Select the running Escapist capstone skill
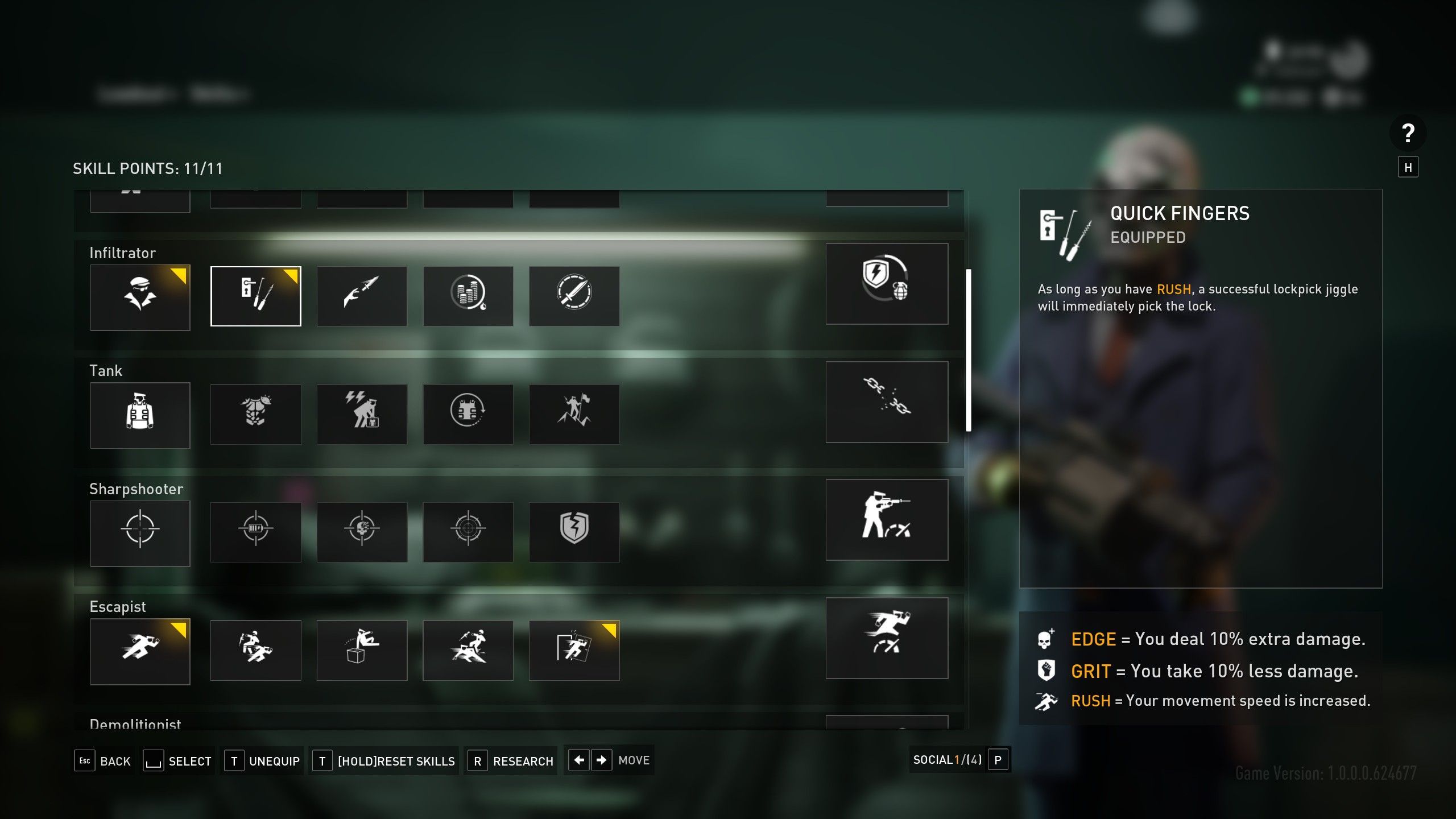 887,639
